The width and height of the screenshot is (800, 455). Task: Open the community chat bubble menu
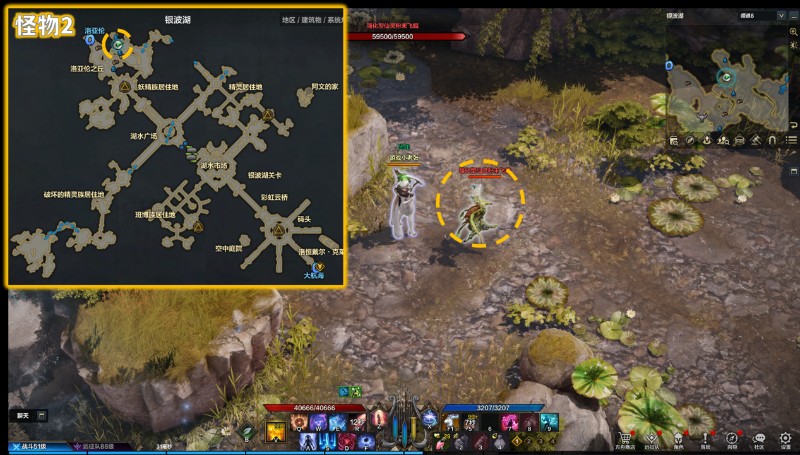[759, 439]
